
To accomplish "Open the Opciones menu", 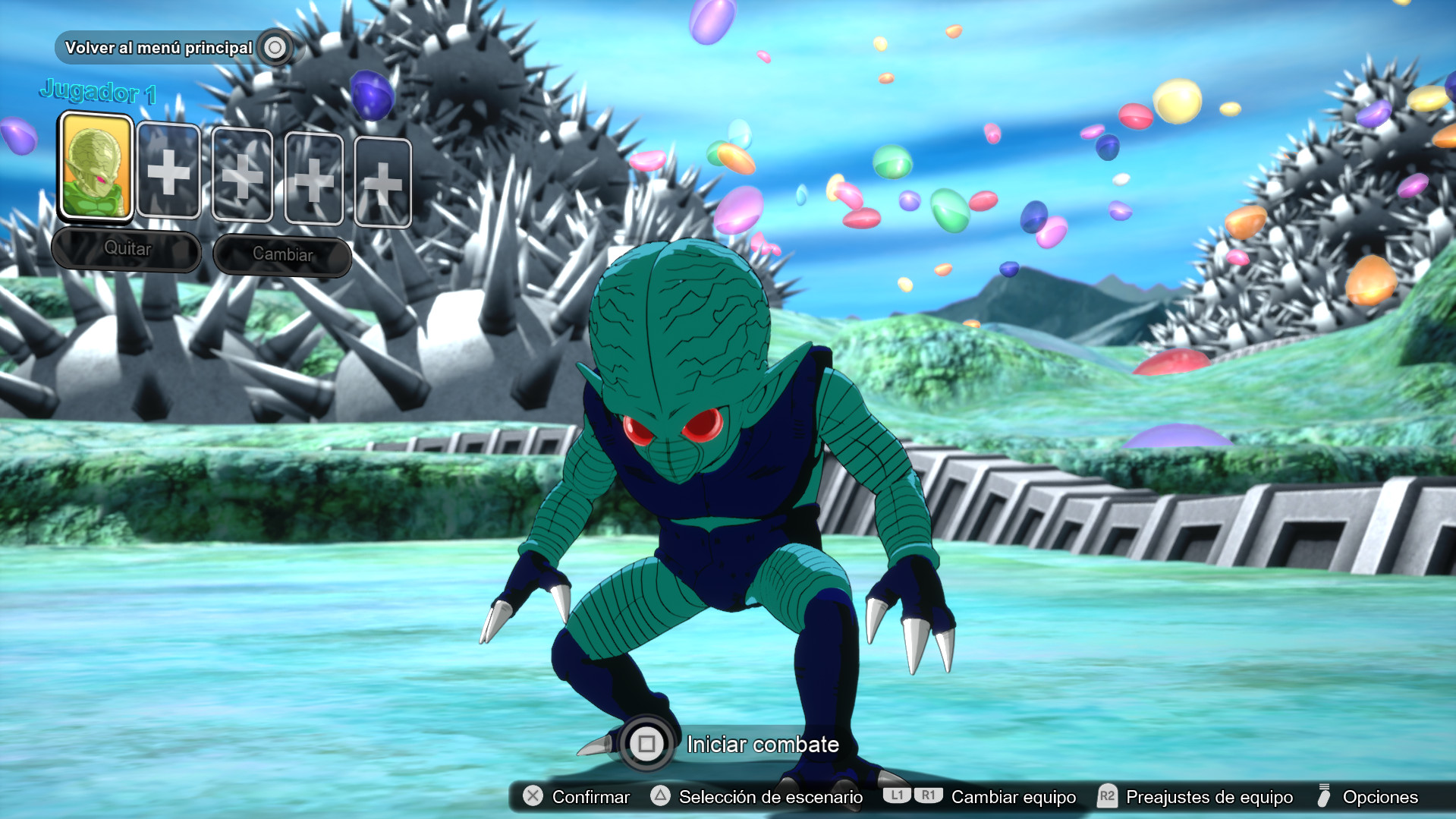I will tap(1380, 797).
